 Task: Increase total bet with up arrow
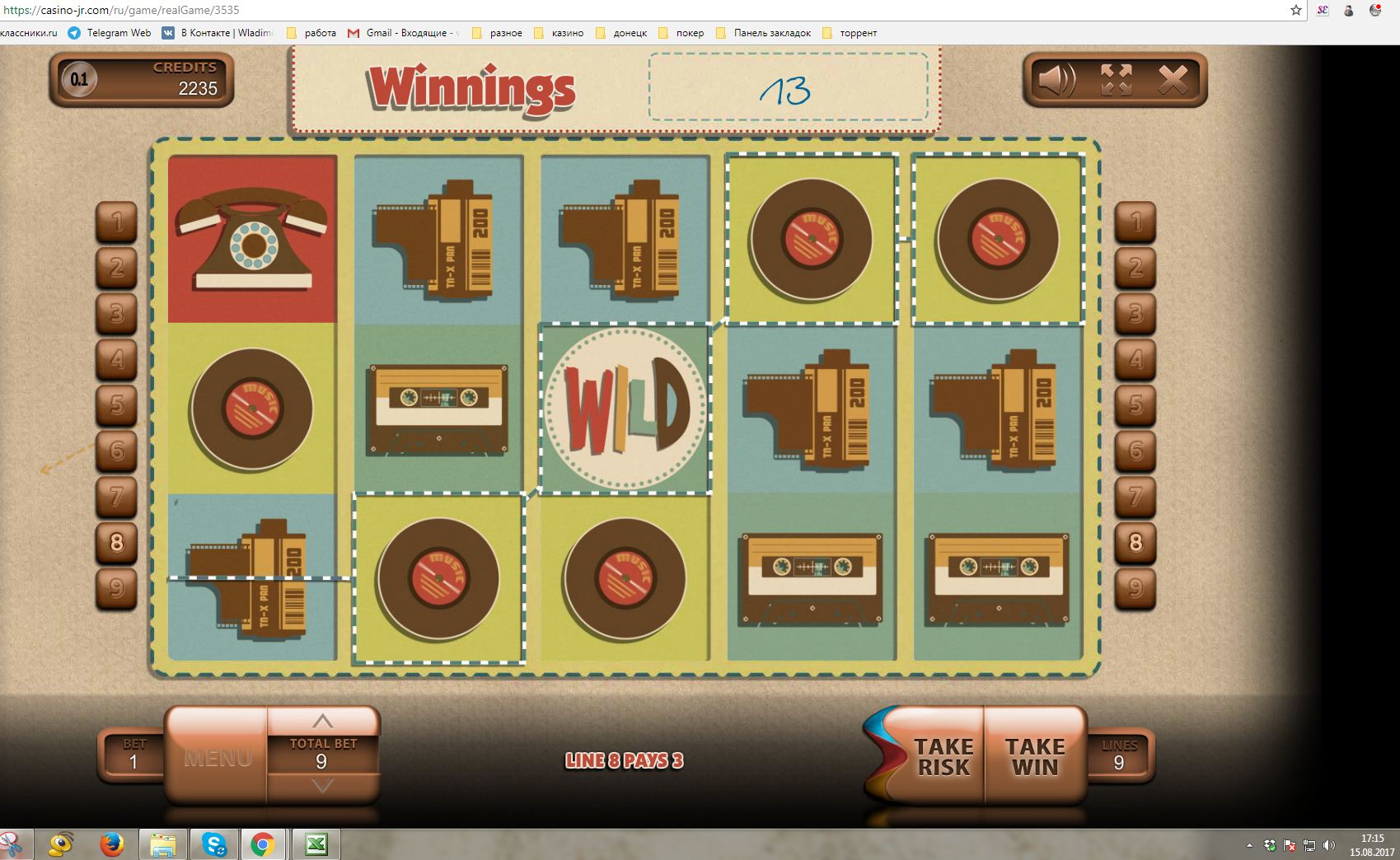click(x=322, y=722)
